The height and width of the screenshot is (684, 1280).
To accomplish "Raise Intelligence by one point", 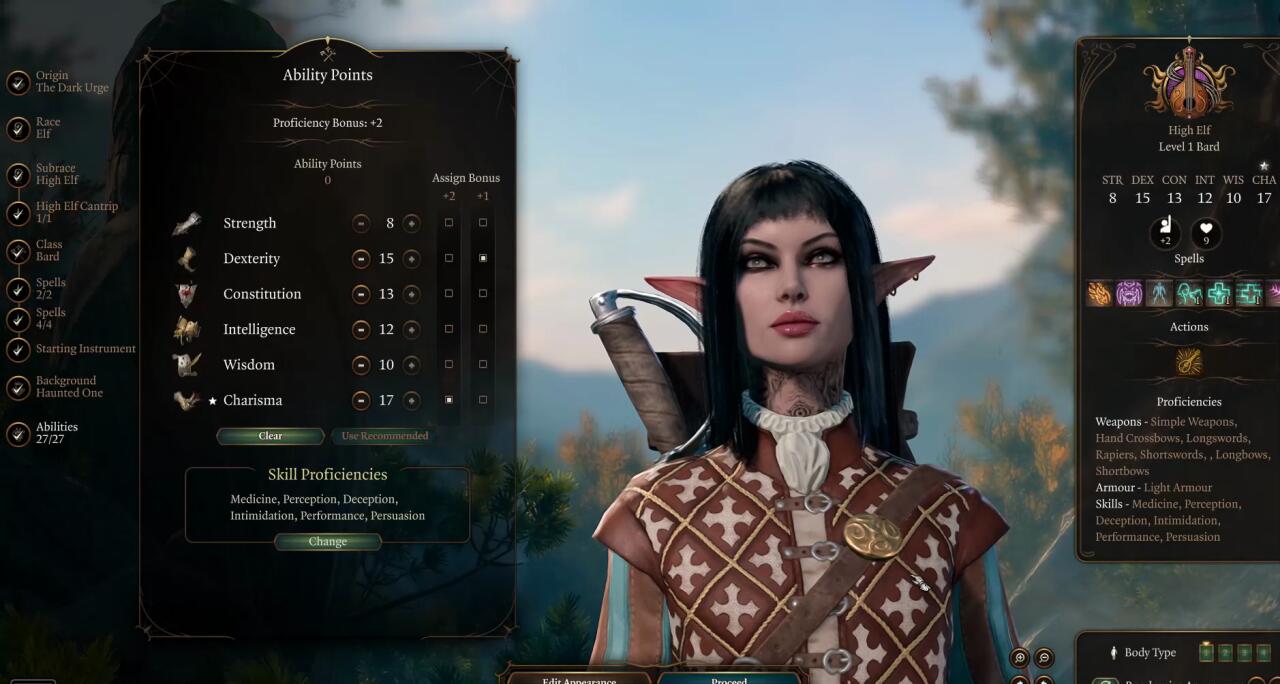I will (411, 330).
